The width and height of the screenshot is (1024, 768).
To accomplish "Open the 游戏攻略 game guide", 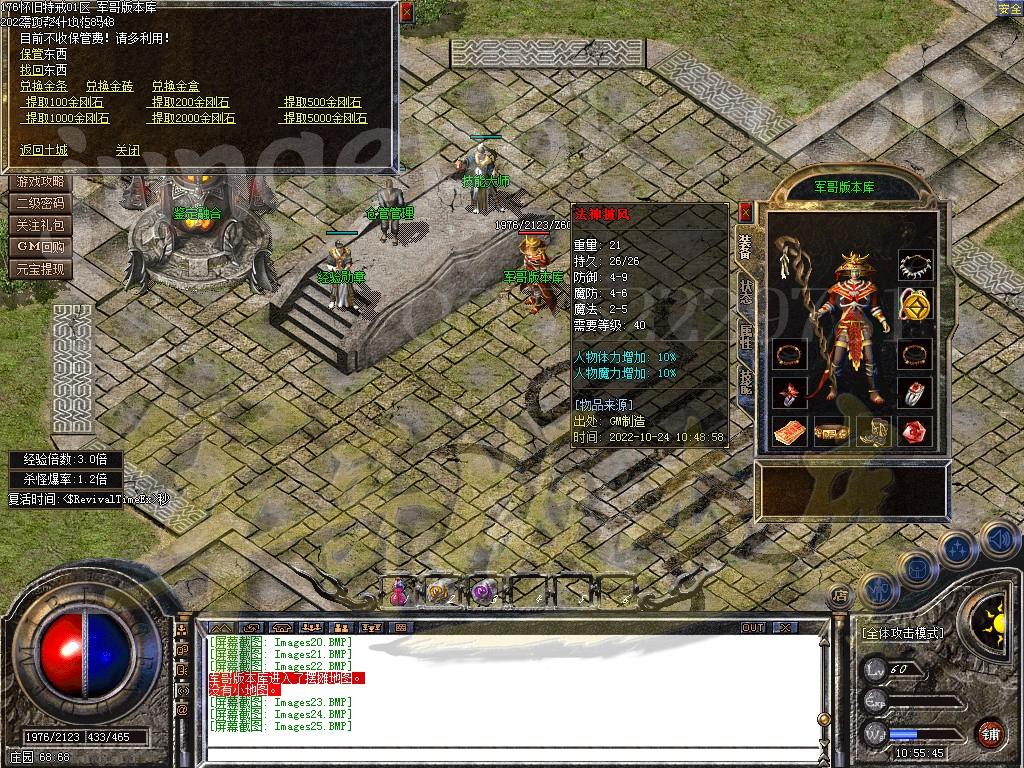I will (40, 182).
